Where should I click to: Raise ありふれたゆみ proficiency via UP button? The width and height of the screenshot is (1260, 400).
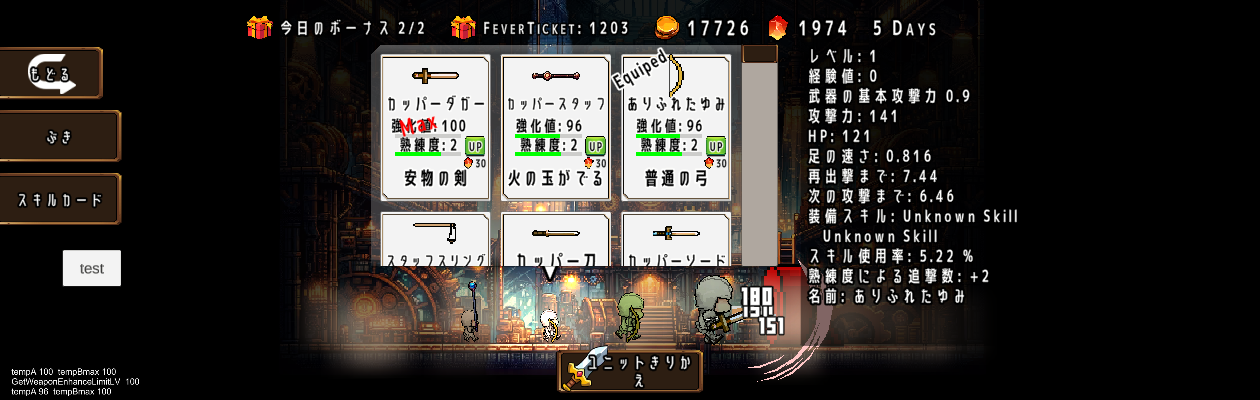click(x=715, y=146)
